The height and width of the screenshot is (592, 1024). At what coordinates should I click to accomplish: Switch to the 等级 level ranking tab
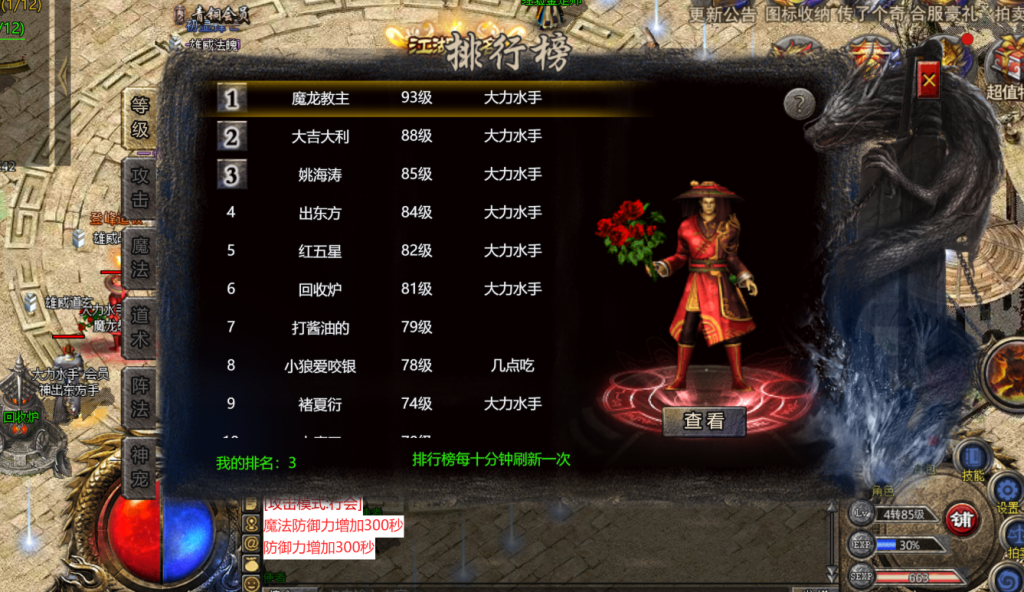point(140,117)
